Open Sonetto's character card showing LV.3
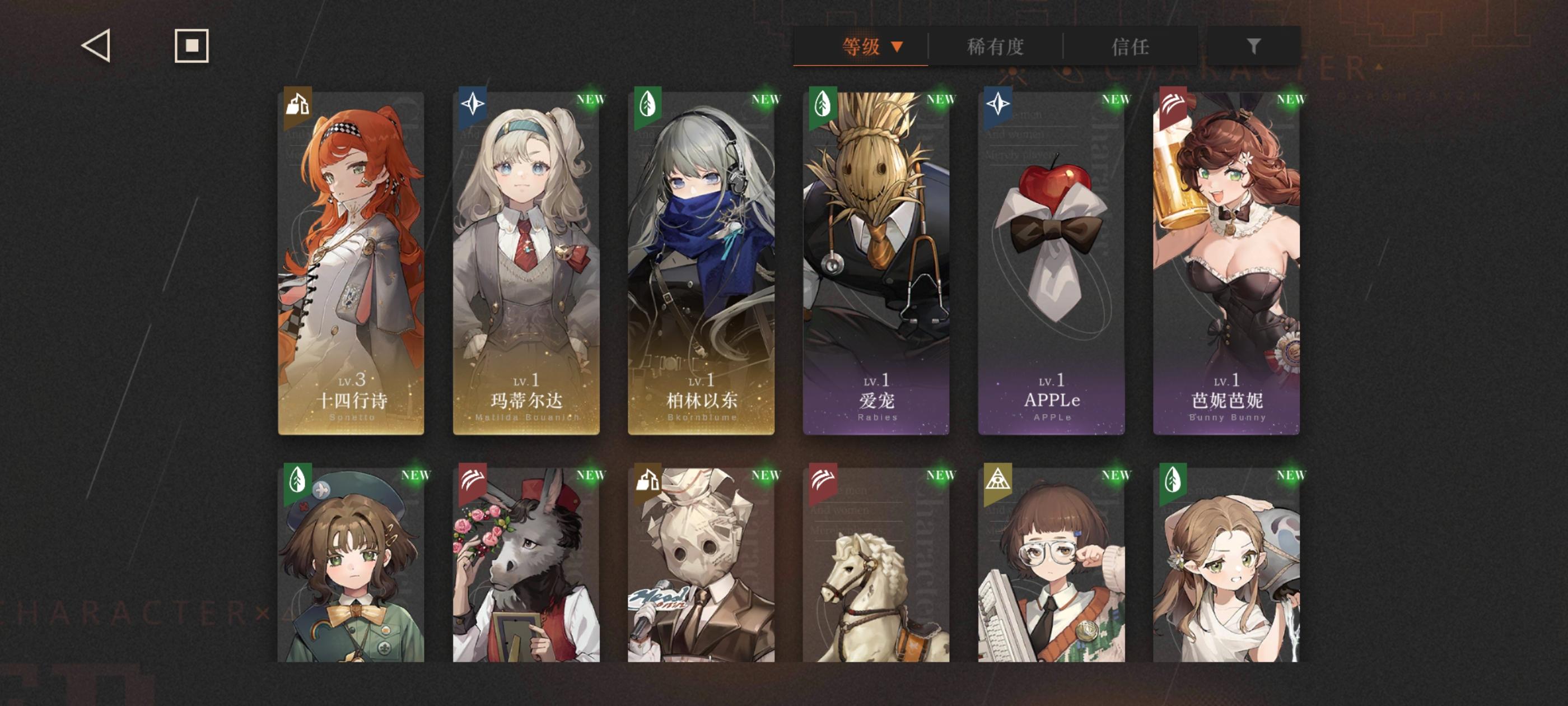1568x706 pixels. click(350, 262)
